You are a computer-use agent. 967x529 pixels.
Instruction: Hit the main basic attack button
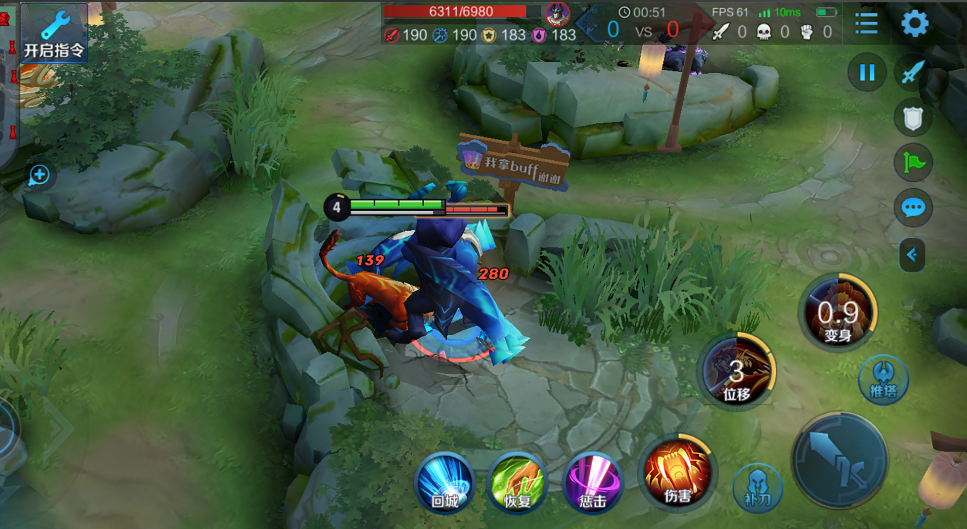839,459
